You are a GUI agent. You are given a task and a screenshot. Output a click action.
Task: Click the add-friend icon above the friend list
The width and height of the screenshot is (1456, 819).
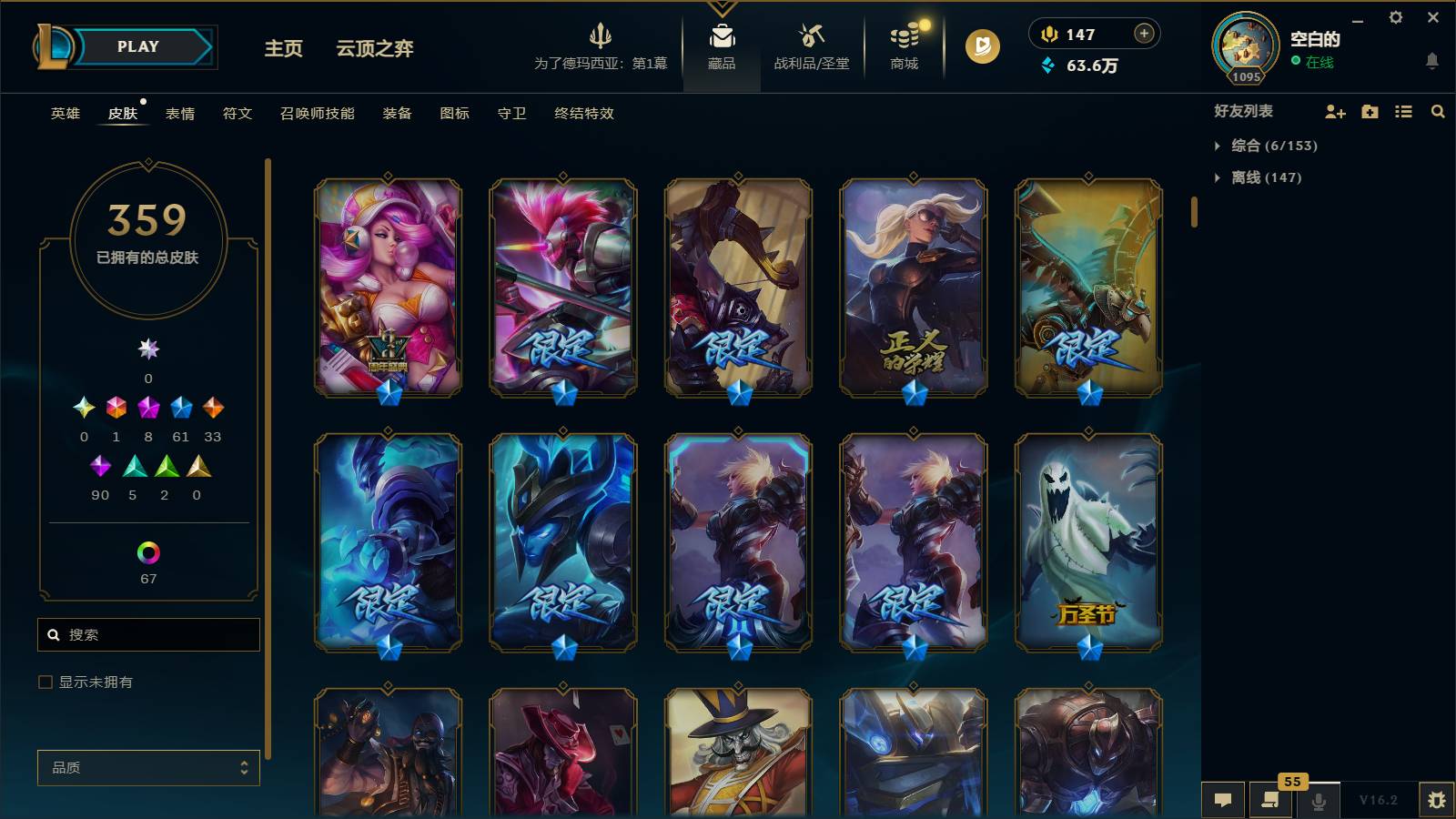(x=1335, y=112)
